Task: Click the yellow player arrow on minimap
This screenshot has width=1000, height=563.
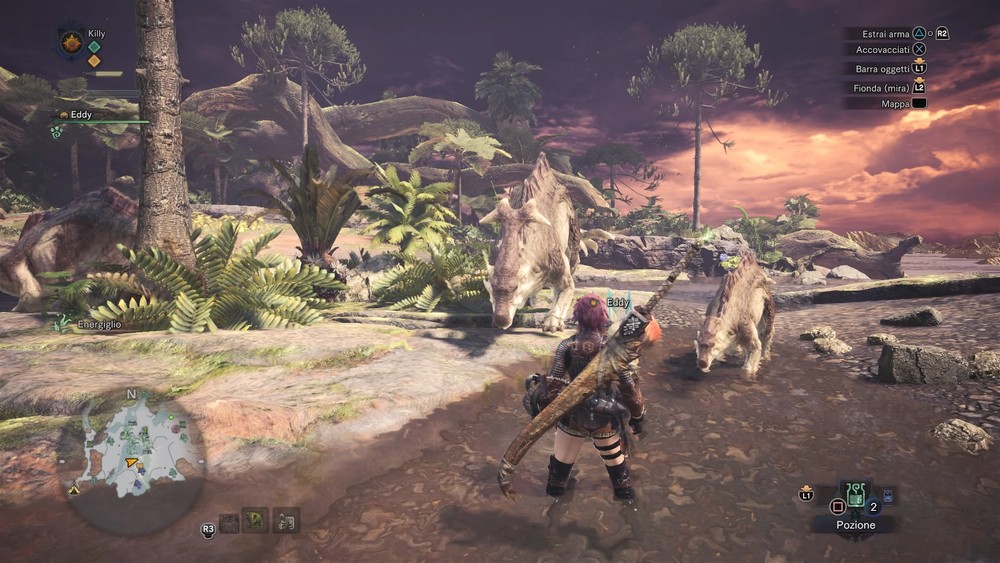Action: point(131,462)
